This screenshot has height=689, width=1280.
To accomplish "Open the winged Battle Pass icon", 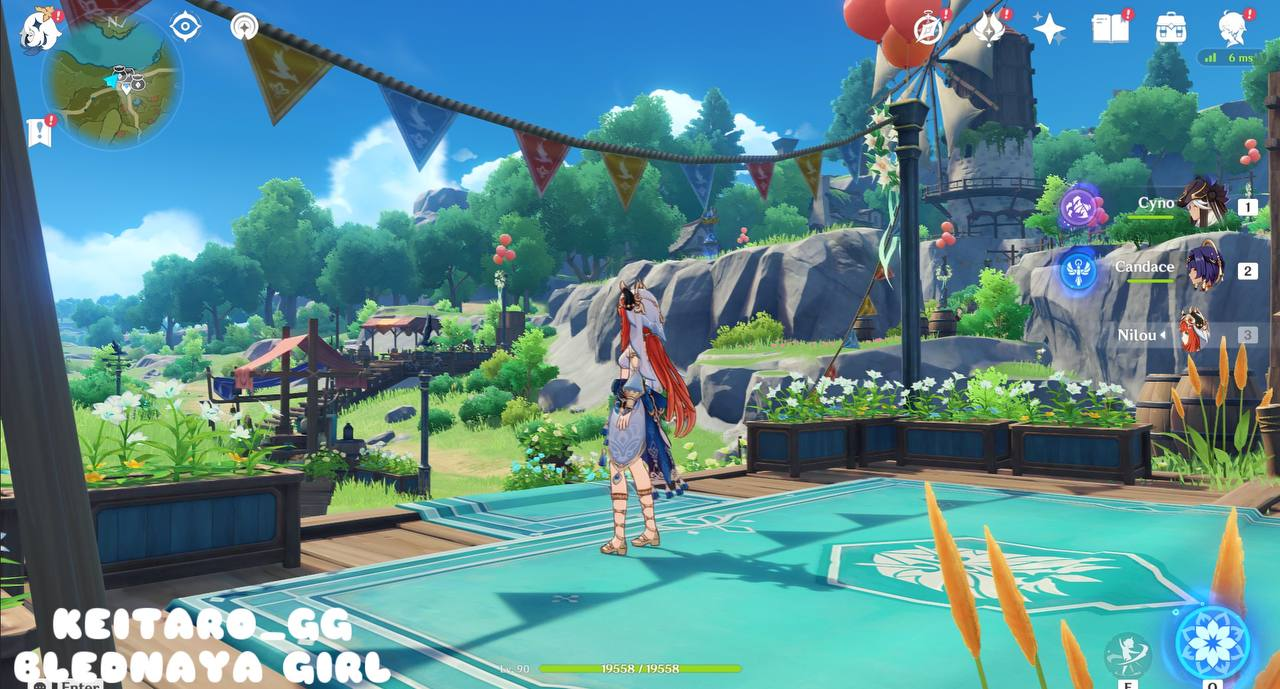I will tap(989, 28).
